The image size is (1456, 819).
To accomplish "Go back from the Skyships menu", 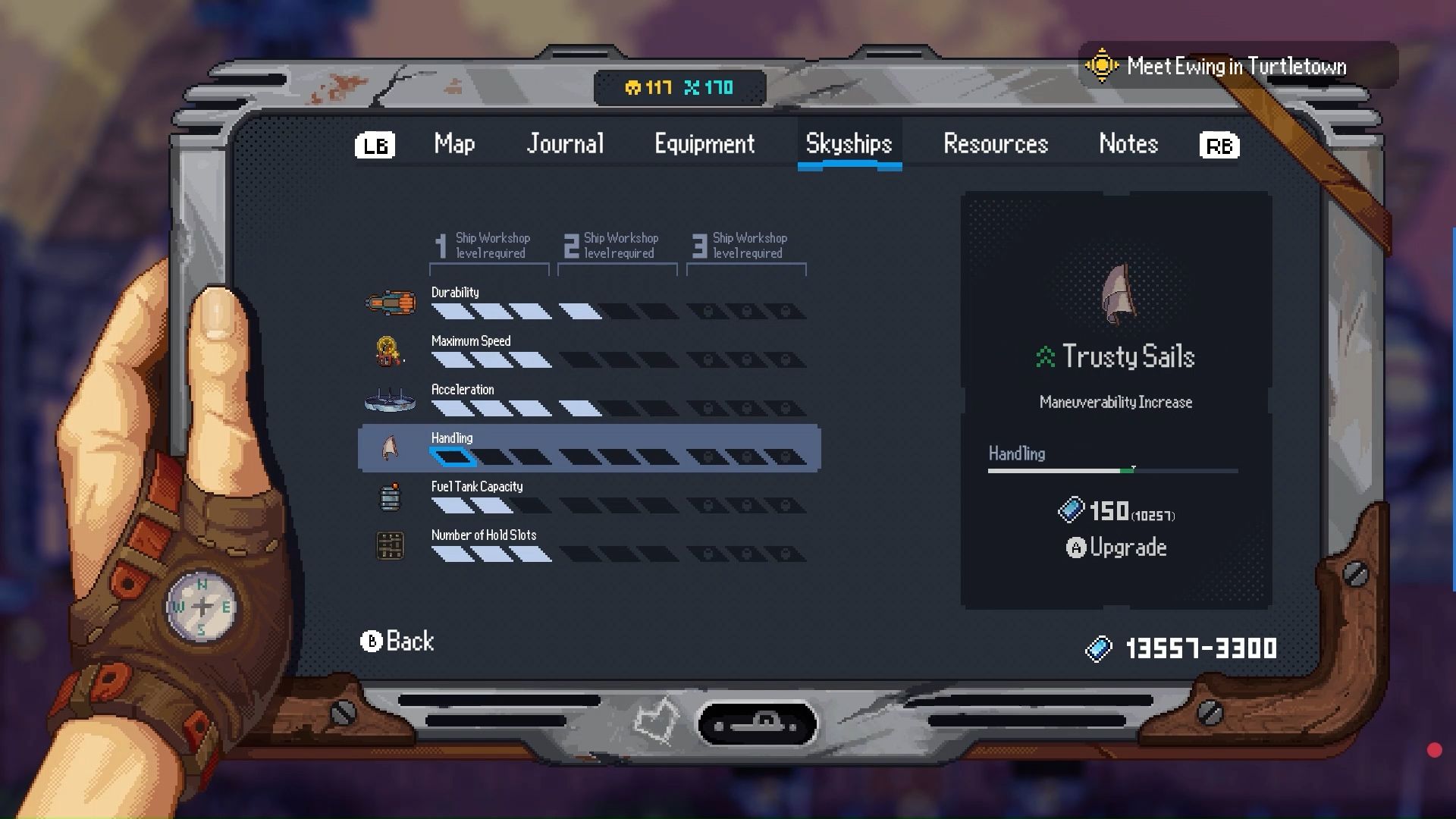I will click(397, 642).
